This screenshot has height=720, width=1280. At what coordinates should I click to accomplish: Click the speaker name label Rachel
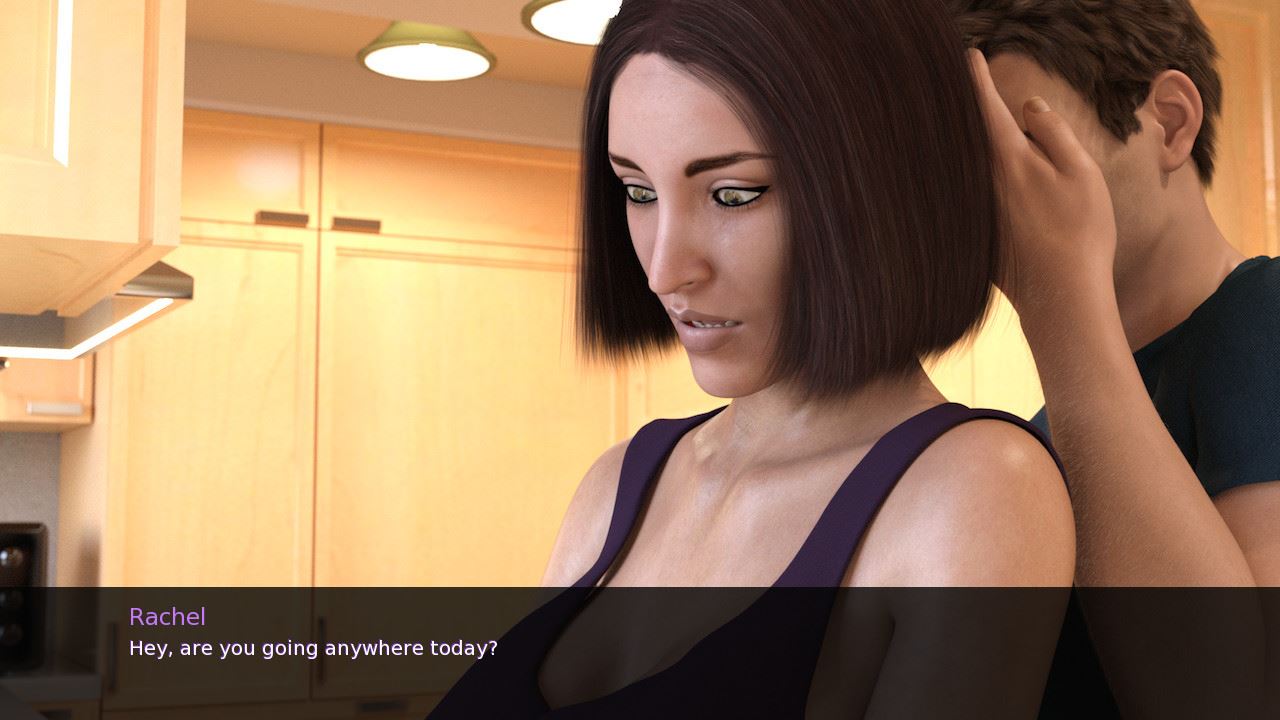168,617
